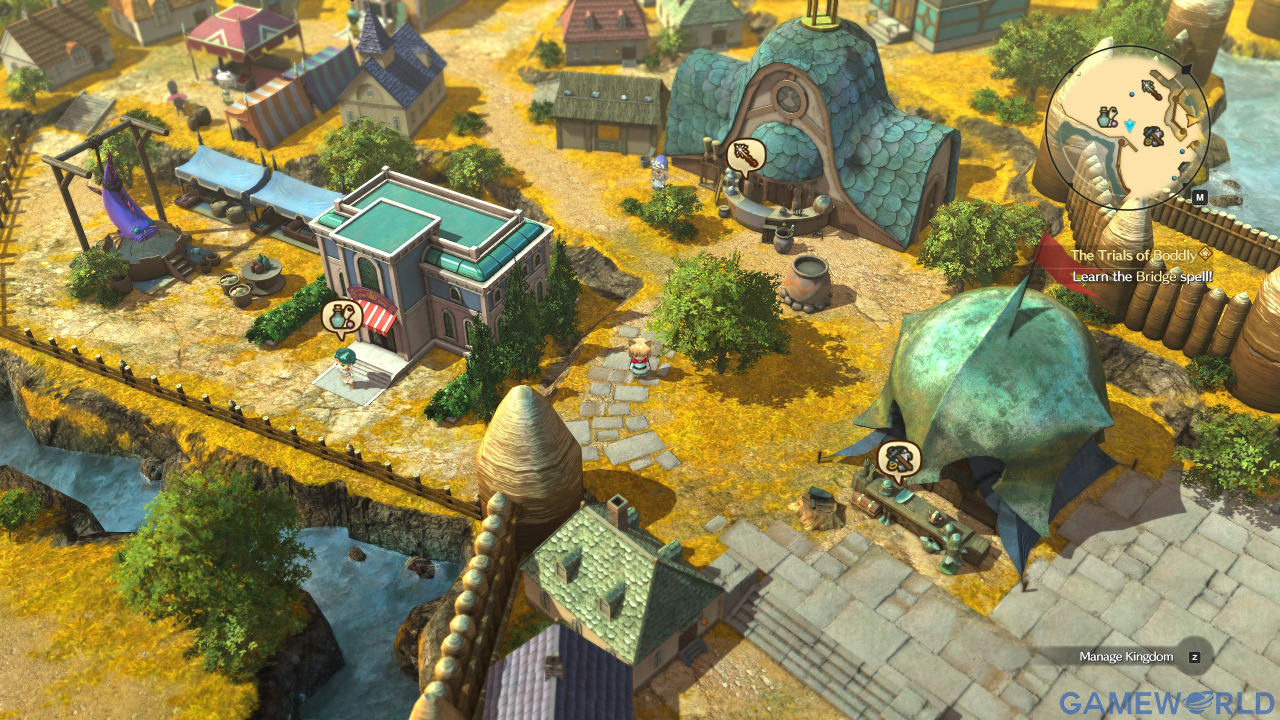Select the potion store speech bubble icon

click(341, 318)
